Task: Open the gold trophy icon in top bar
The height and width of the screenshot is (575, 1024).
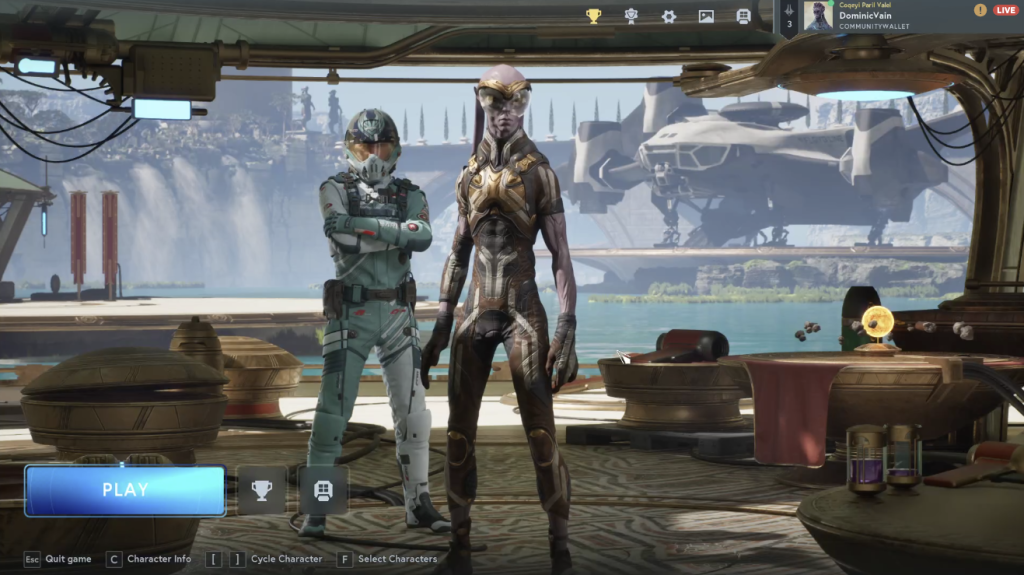Action: [x=593, y=16]
